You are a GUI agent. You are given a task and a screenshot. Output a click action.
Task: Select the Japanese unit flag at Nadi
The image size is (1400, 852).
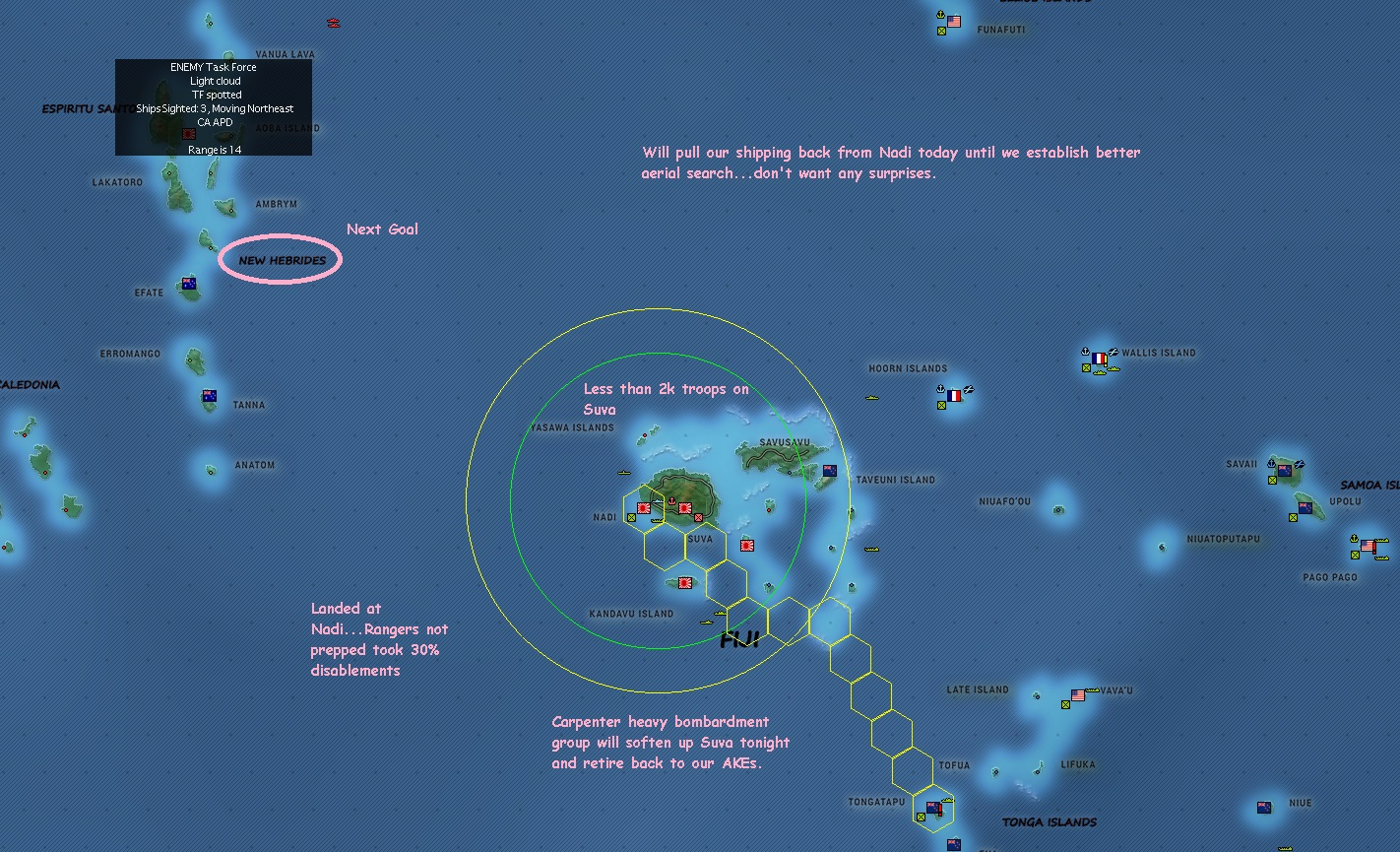click(643, 507)
